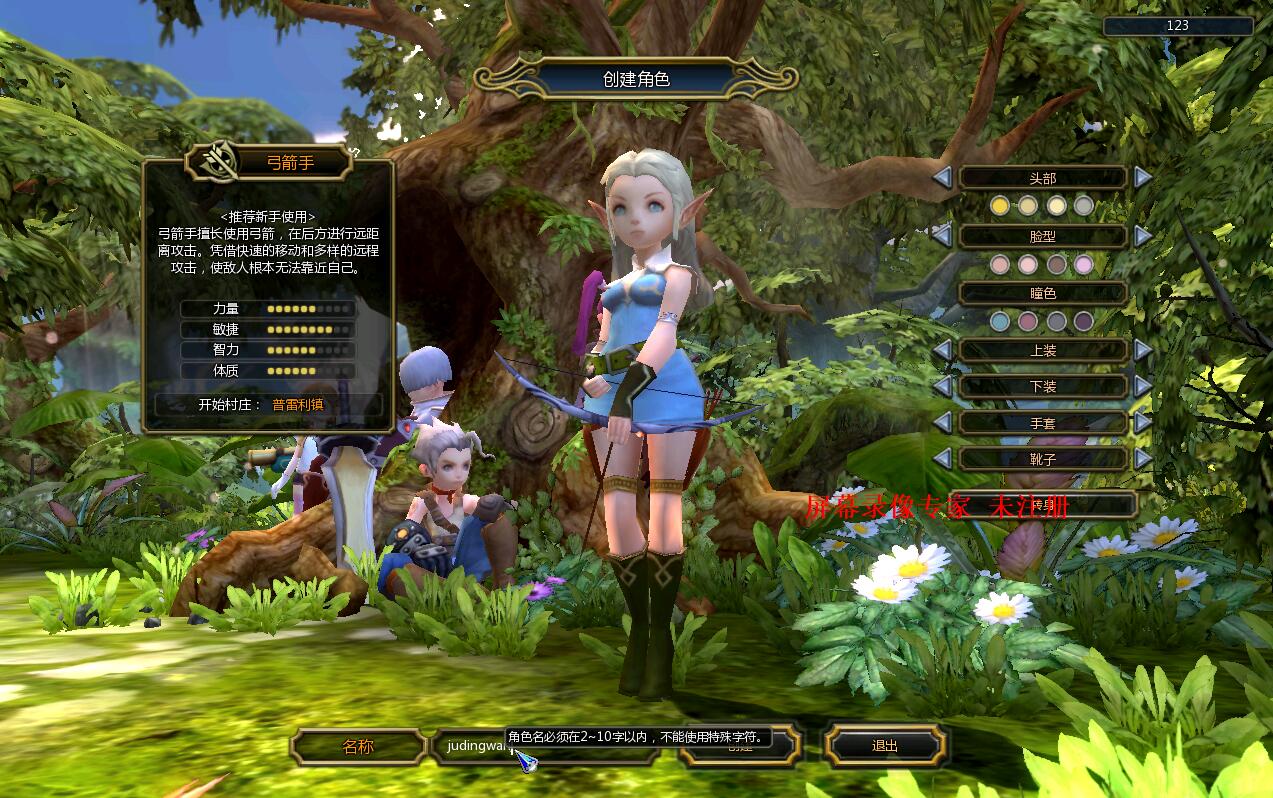This screenshot has height=798, width=1273.
Task: Choose the gray hair color swatch
Action: click(1084, 206)
